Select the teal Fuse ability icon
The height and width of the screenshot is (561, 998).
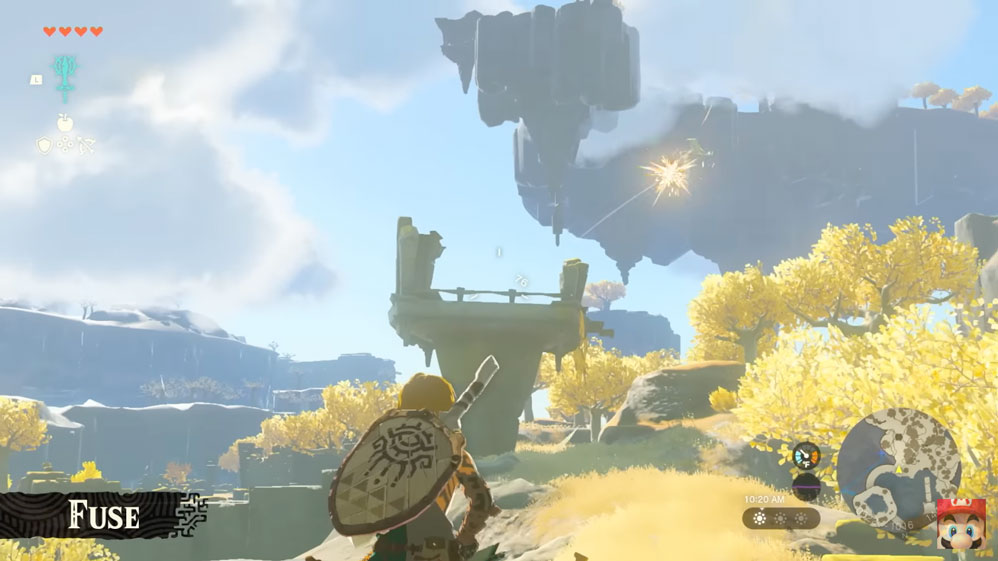[x=67, y=77]
